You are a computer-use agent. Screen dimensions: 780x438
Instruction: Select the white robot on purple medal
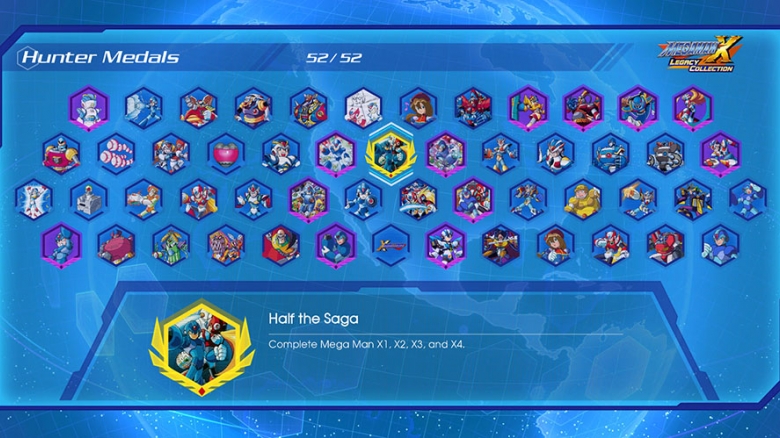point(89,107)
